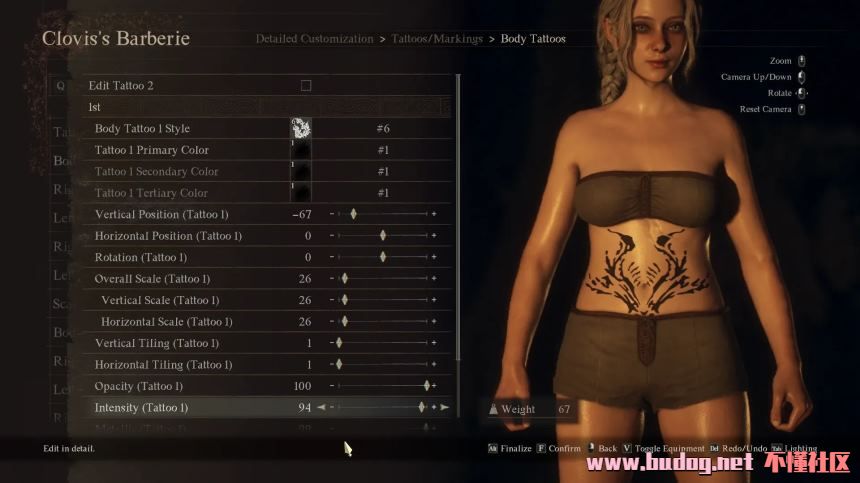
Task: Increase Intensity (Tattoo 1) with the right arrow
Action: [x=444, y=408]
